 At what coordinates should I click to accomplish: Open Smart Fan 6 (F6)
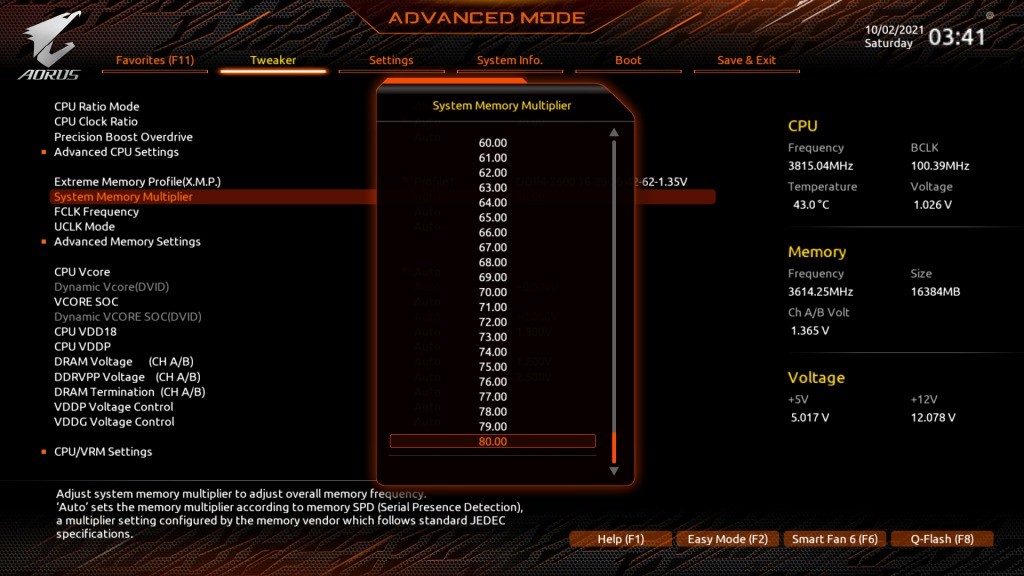[834, 539]
